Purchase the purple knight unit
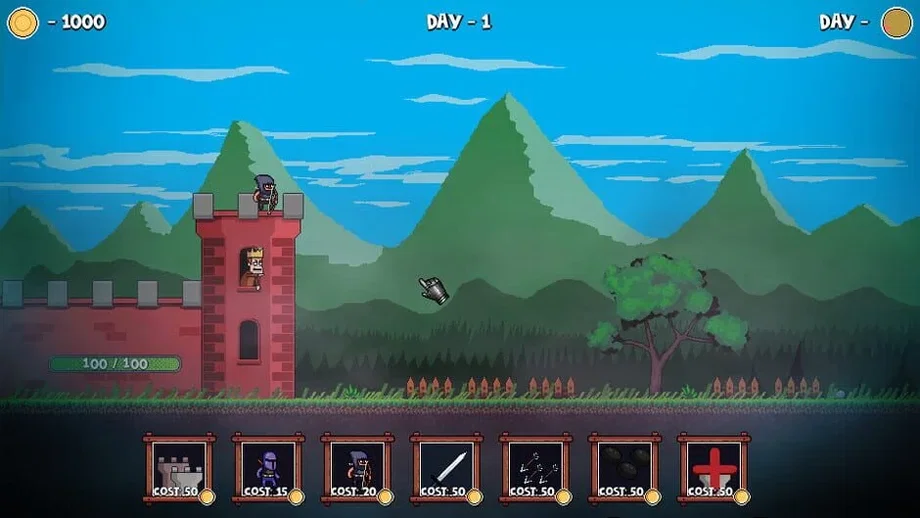The height and width of the screenshot is (518, 920). click(268, 468)
